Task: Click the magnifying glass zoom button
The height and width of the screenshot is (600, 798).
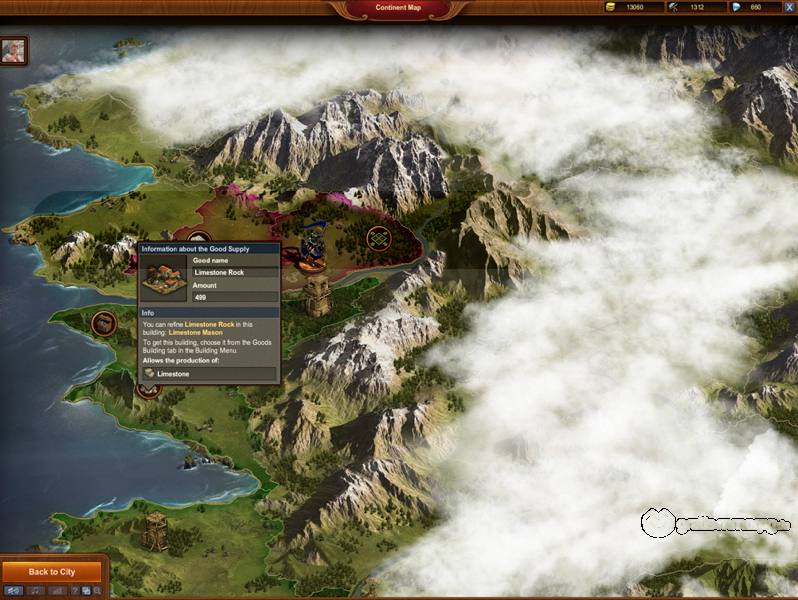Action: pos(97,591)
